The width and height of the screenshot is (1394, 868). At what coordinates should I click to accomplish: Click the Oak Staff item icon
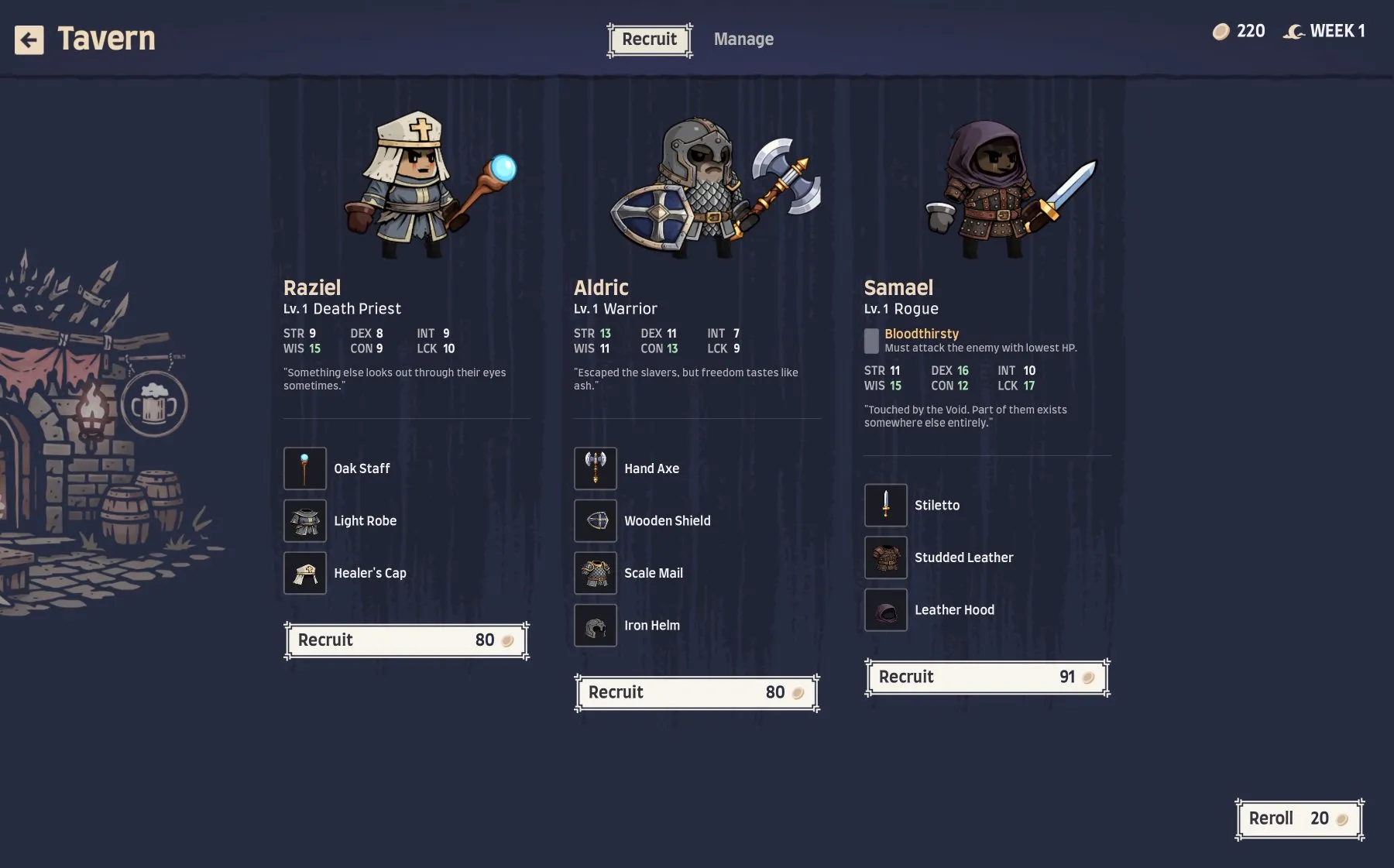[x=304, y=468]
